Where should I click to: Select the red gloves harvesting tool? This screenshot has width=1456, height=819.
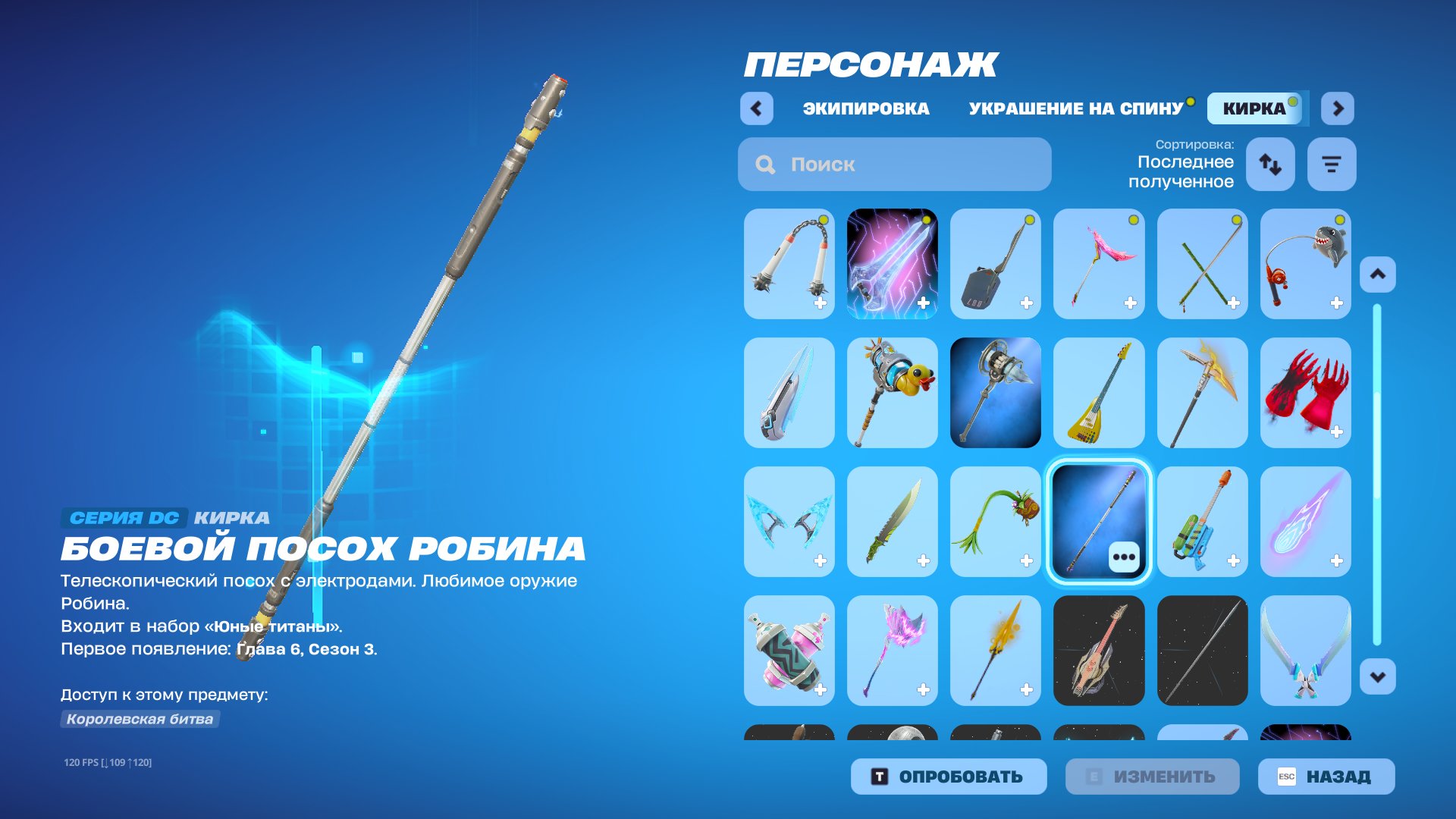(x=1305, y=392)
